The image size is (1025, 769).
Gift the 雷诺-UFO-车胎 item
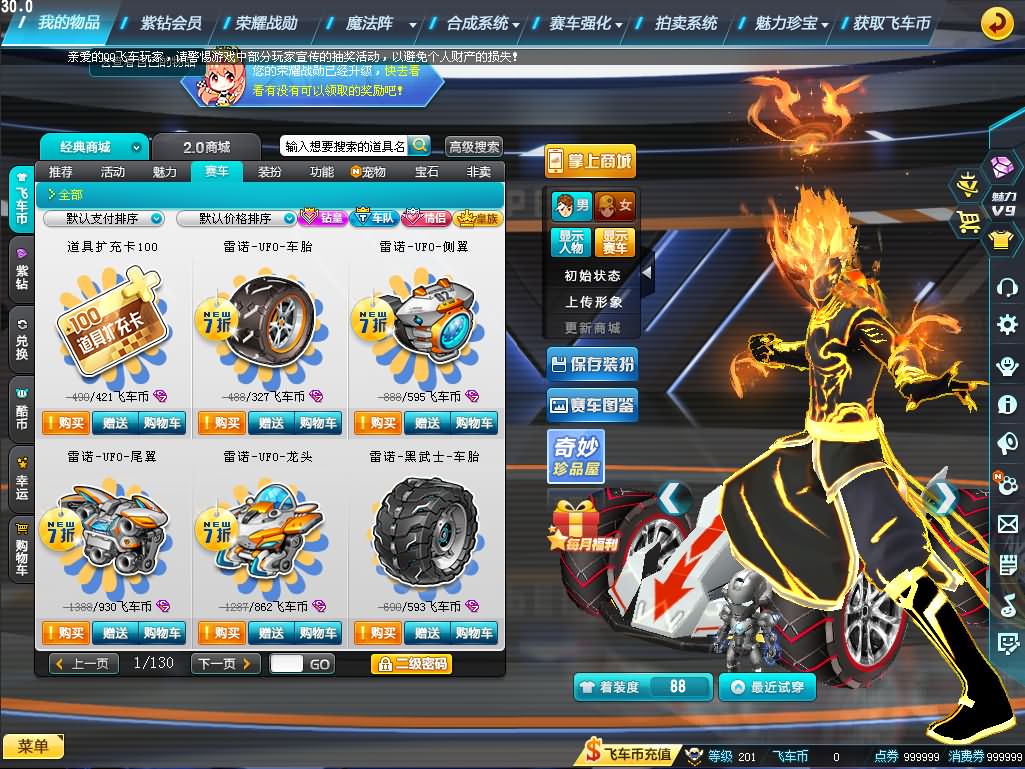271,423
